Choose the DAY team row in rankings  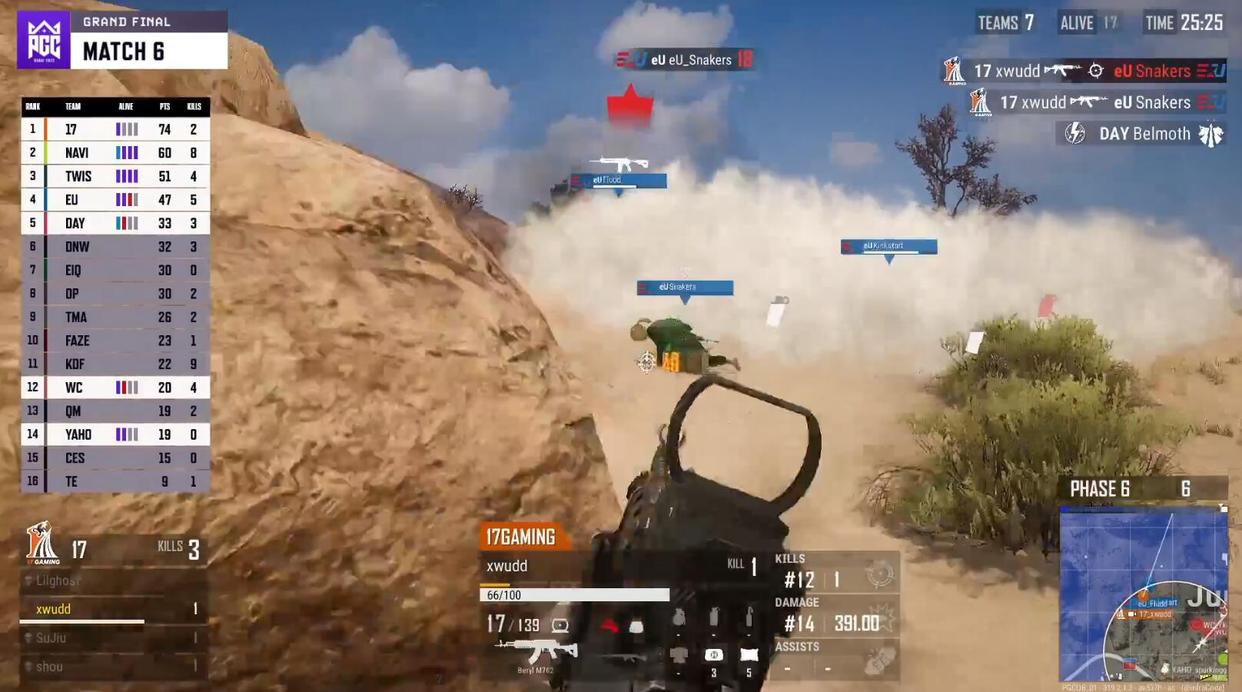coord(115,223)
